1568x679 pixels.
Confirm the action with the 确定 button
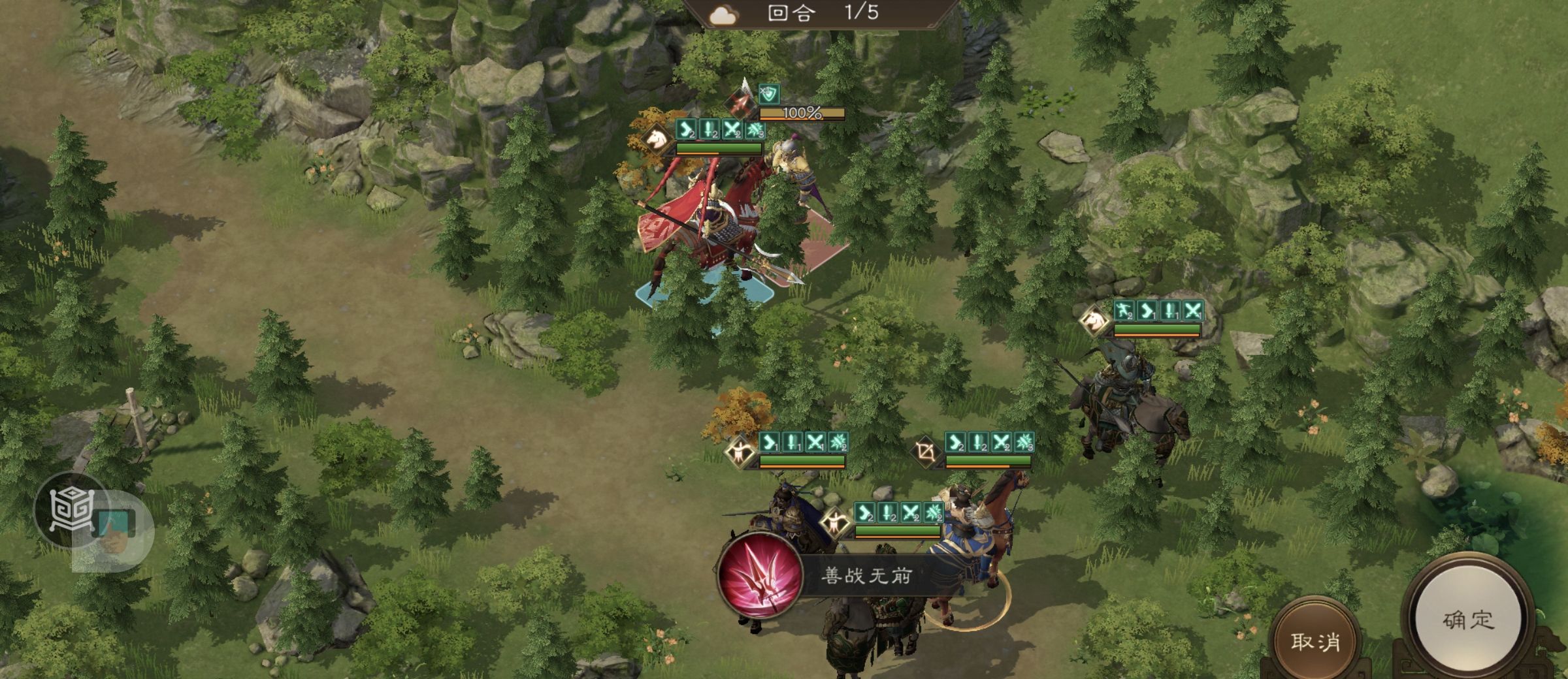click(x=1468, y=619)
